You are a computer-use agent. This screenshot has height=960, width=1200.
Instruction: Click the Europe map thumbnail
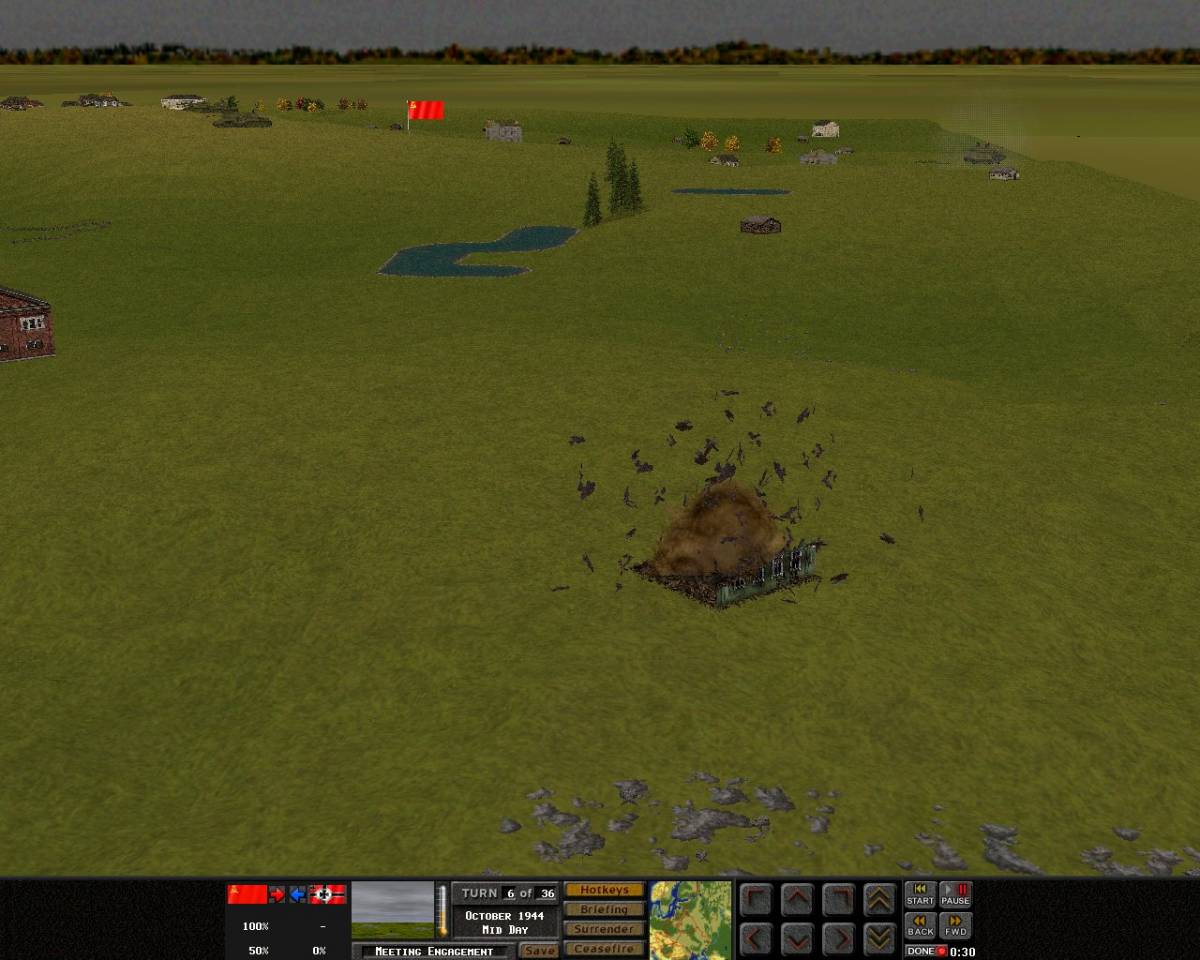[691, 920]
